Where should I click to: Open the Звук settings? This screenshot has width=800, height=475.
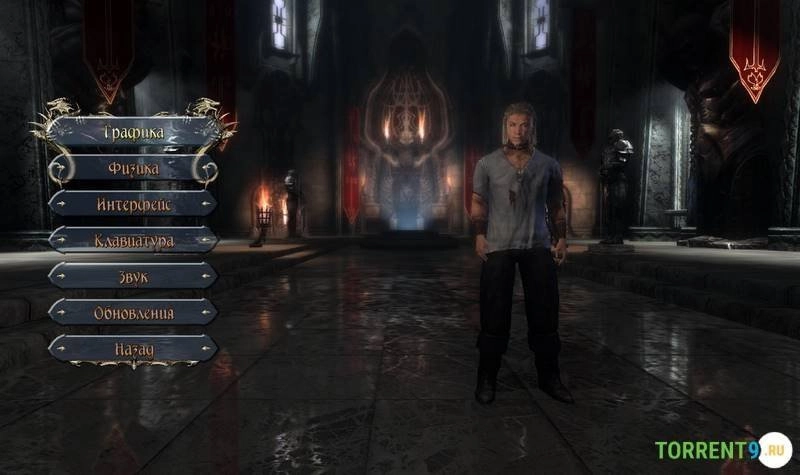(x=133, y=276)
